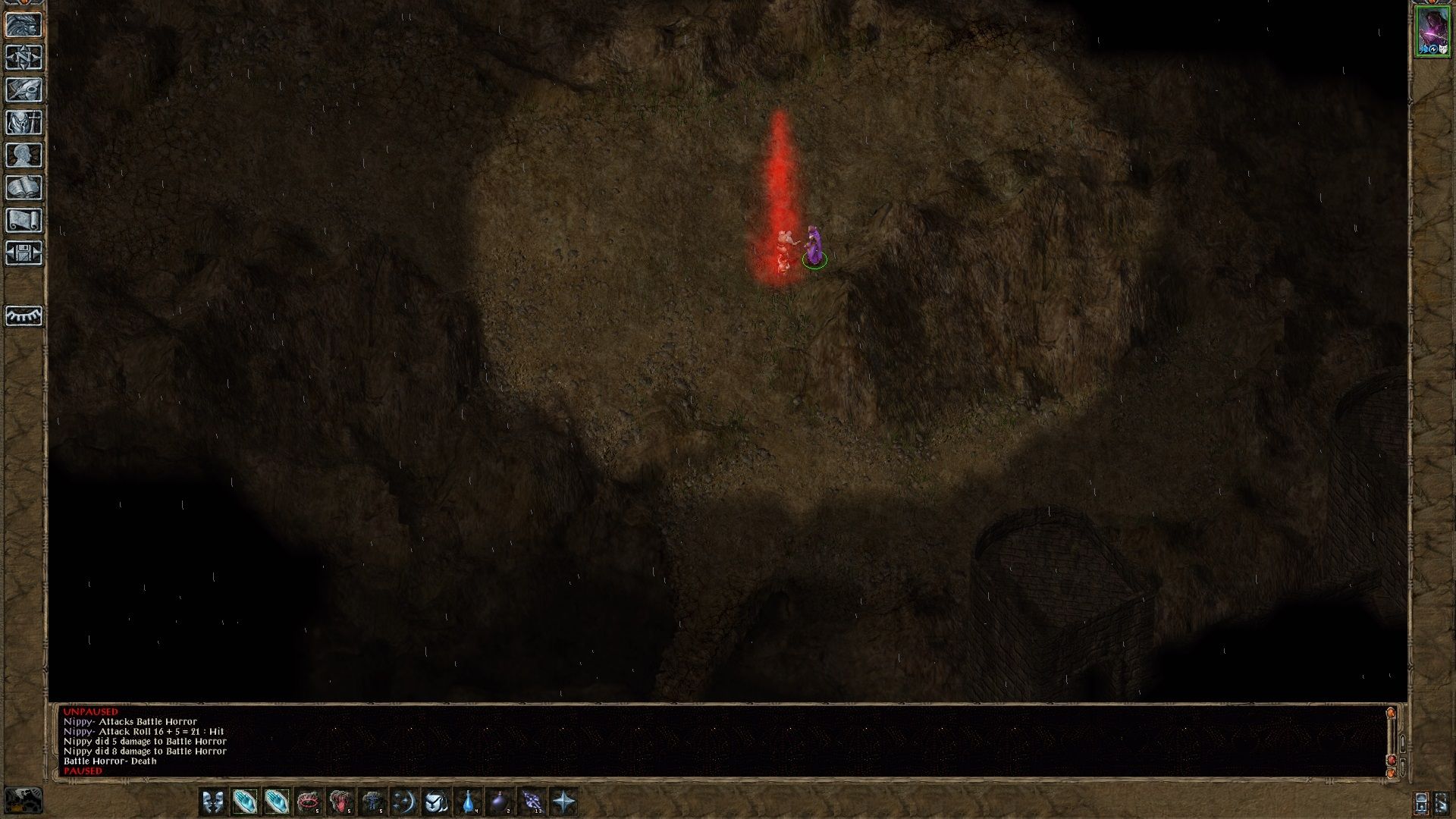Screen dimensions: 1456x819
Task: Open the mage spellbook icon
Action: 24,187
